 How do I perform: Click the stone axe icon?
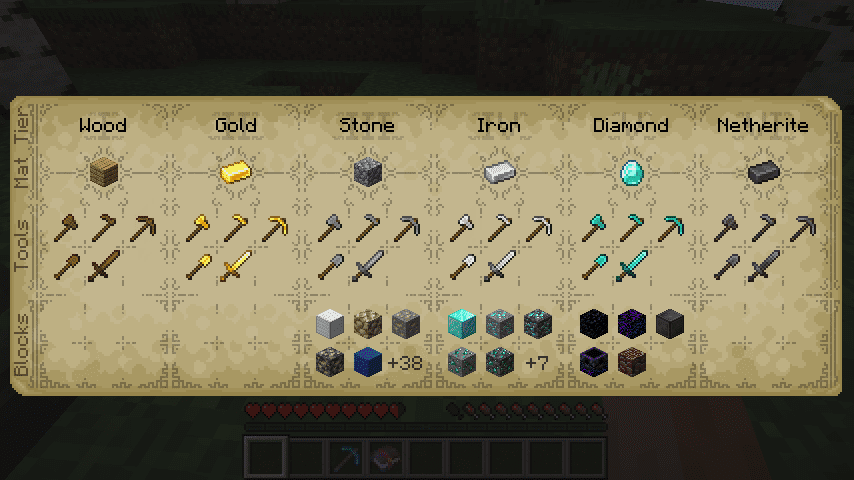point(330,229)
